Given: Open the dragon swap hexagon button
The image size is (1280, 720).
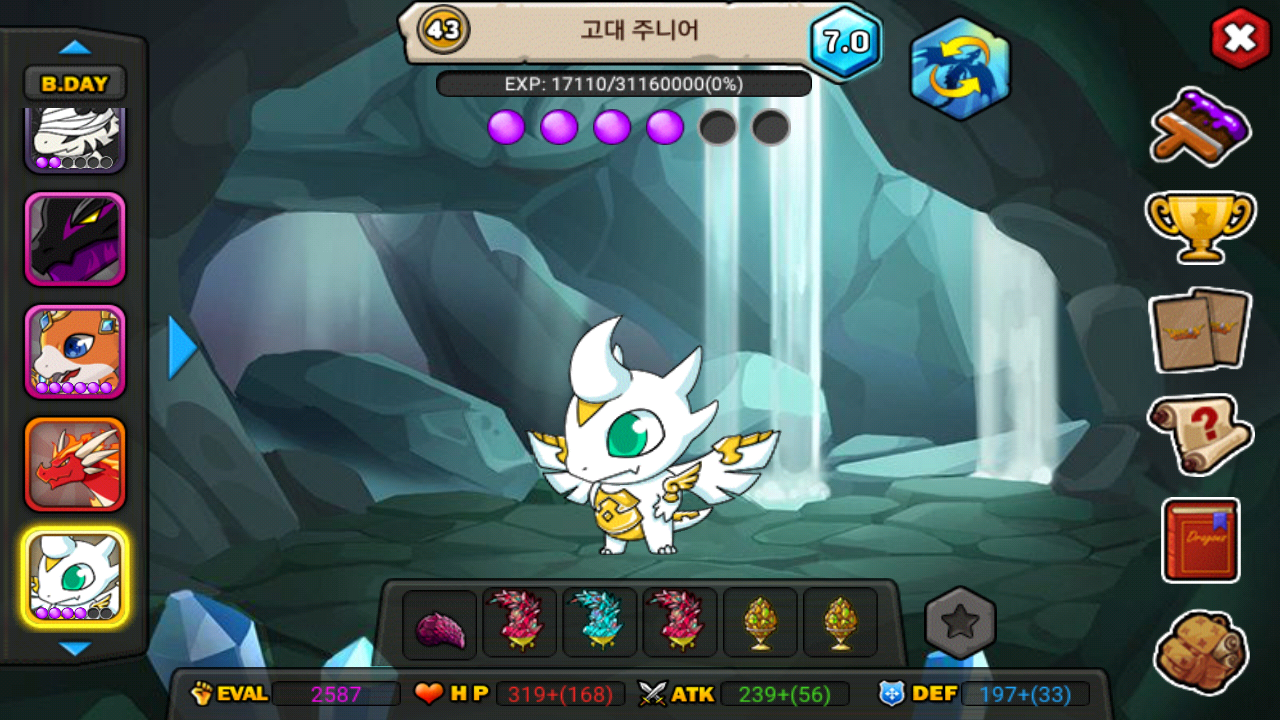Looking at the screenshot, I should point(959,68).
